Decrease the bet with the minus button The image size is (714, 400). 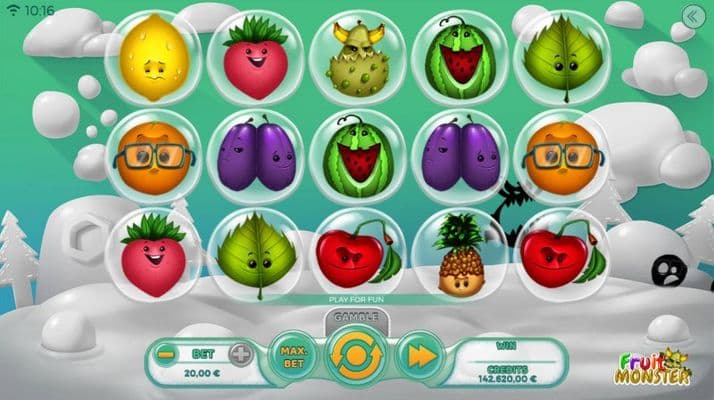pos(167,353)
